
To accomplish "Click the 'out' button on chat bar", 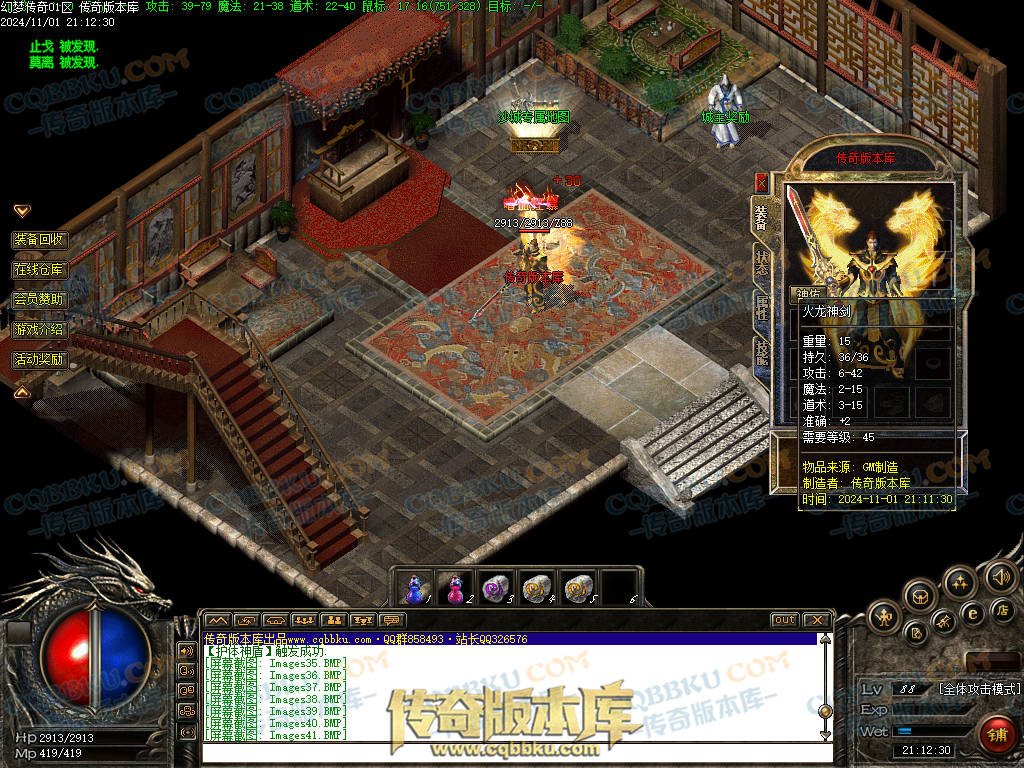I will 785,620.
